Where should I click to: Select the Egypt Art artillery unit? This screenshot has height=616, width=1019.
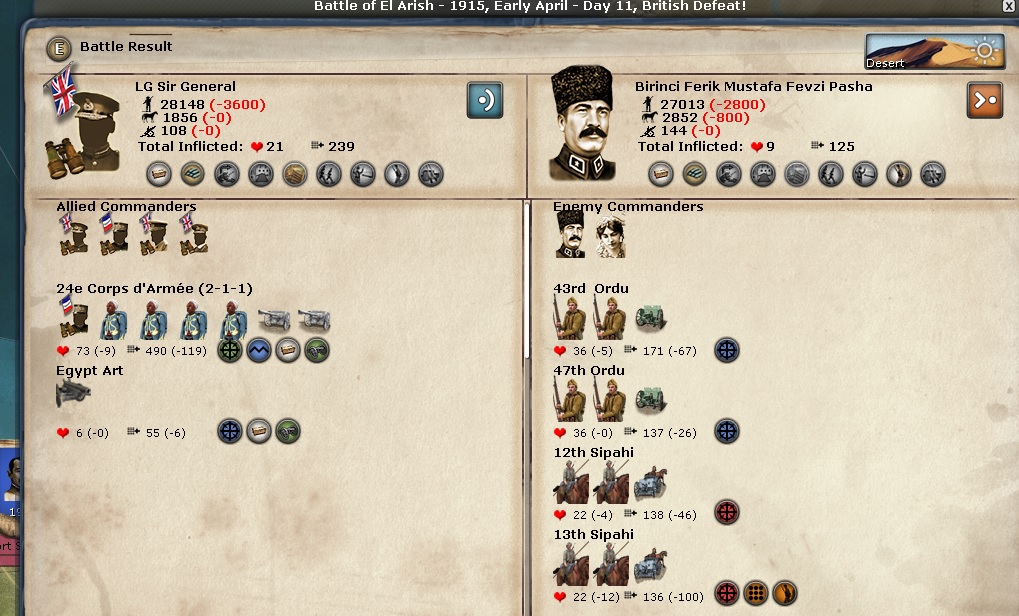pos(74,394)
